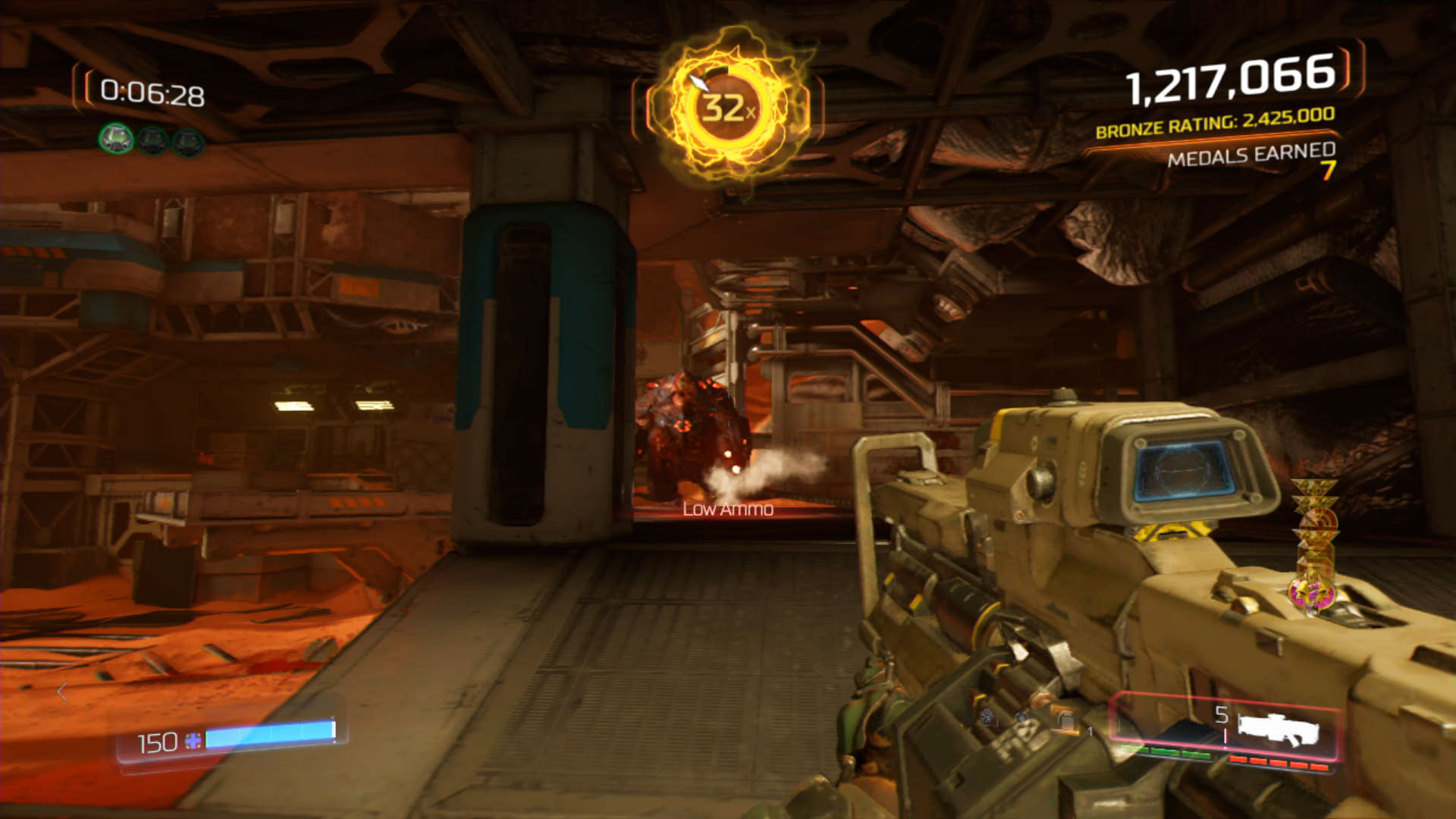Click the health cross icon beside 150
Viewport: 1456px width, 819px height.
pyautogui.click(x=193, y=742)
